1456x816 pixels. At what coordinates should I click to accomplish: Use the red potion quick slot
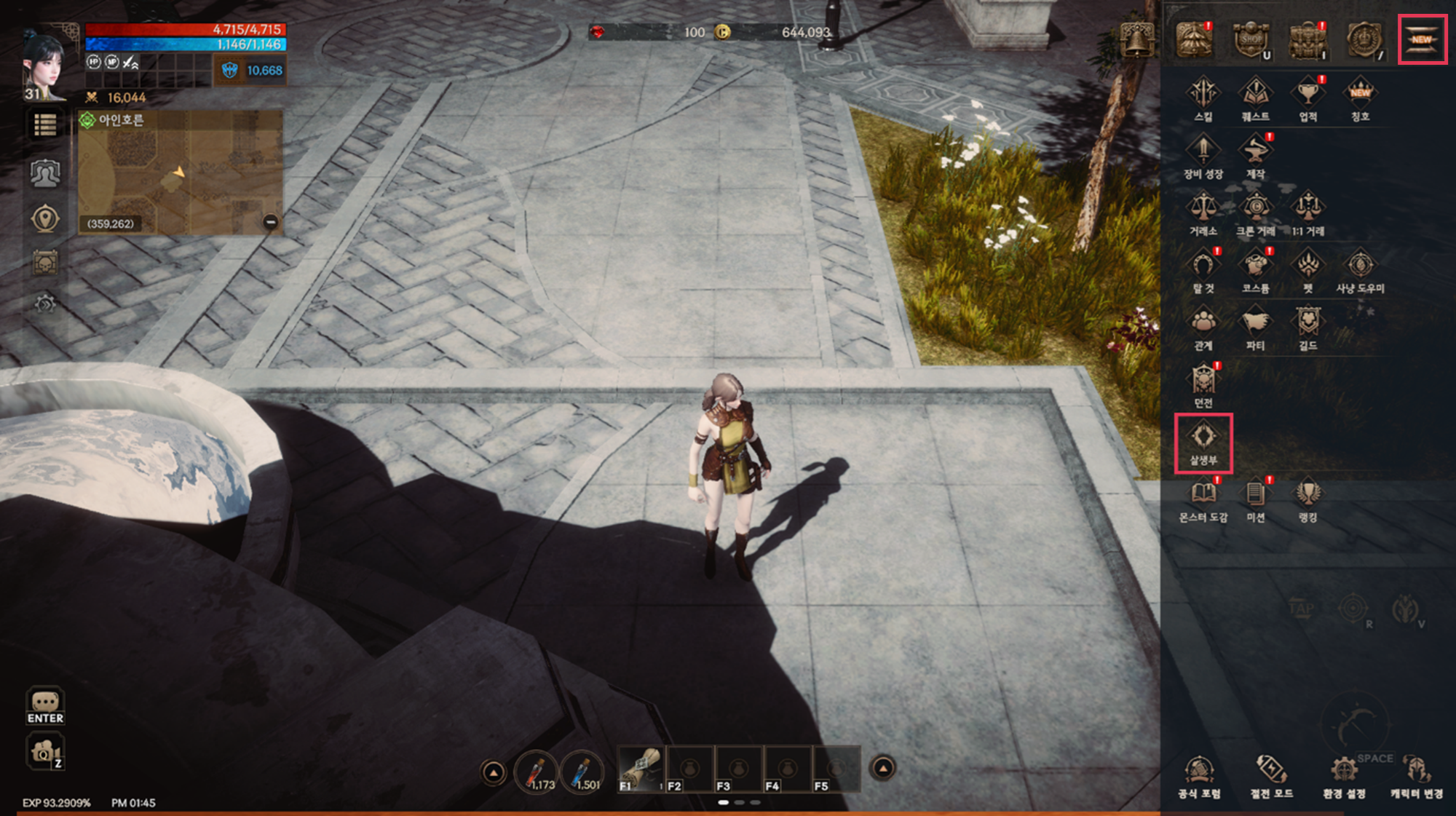coord(537,772)
